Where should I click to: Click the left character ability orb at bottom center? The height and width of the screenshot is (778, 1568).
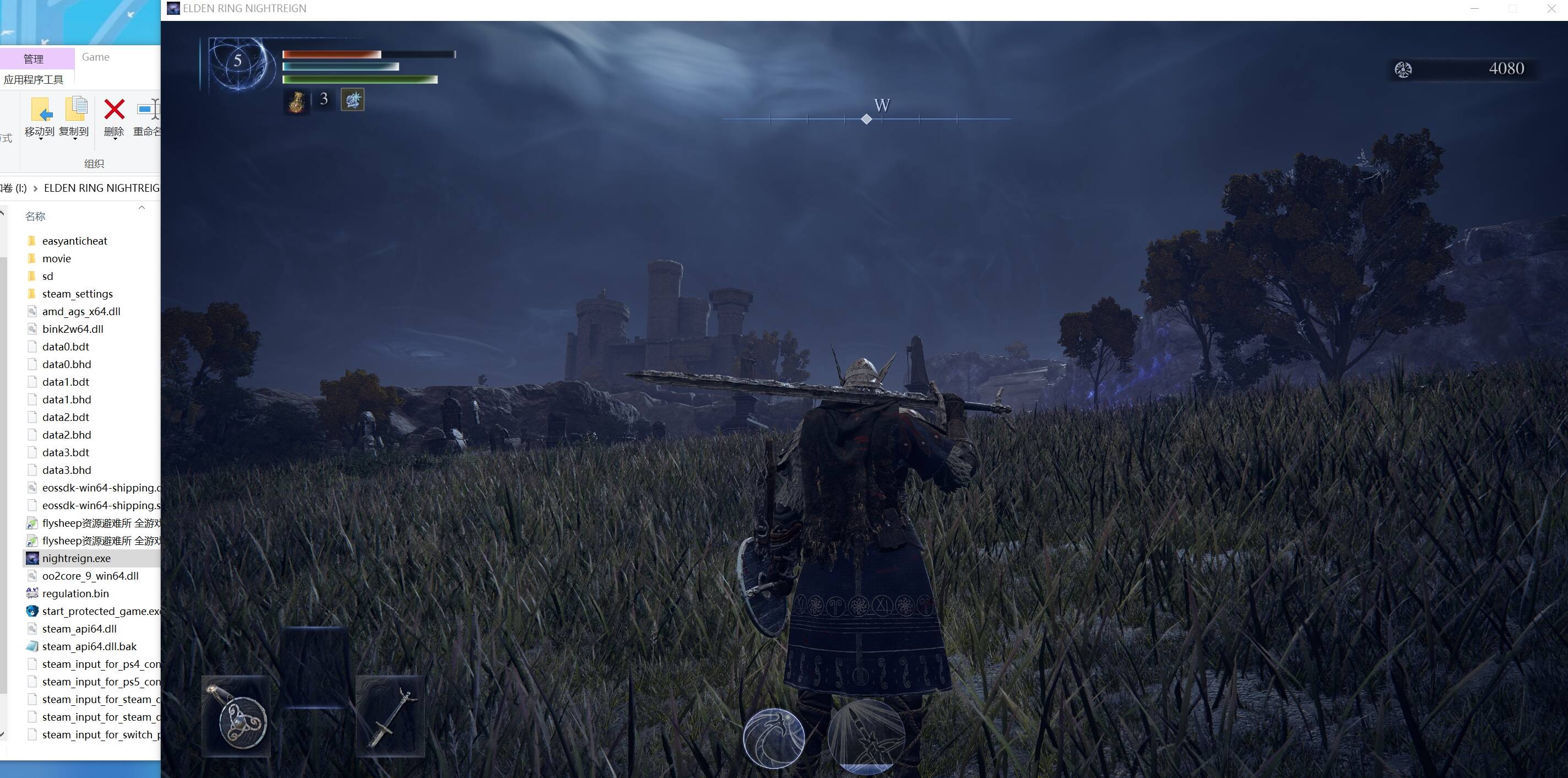click(x=774, y=738)
